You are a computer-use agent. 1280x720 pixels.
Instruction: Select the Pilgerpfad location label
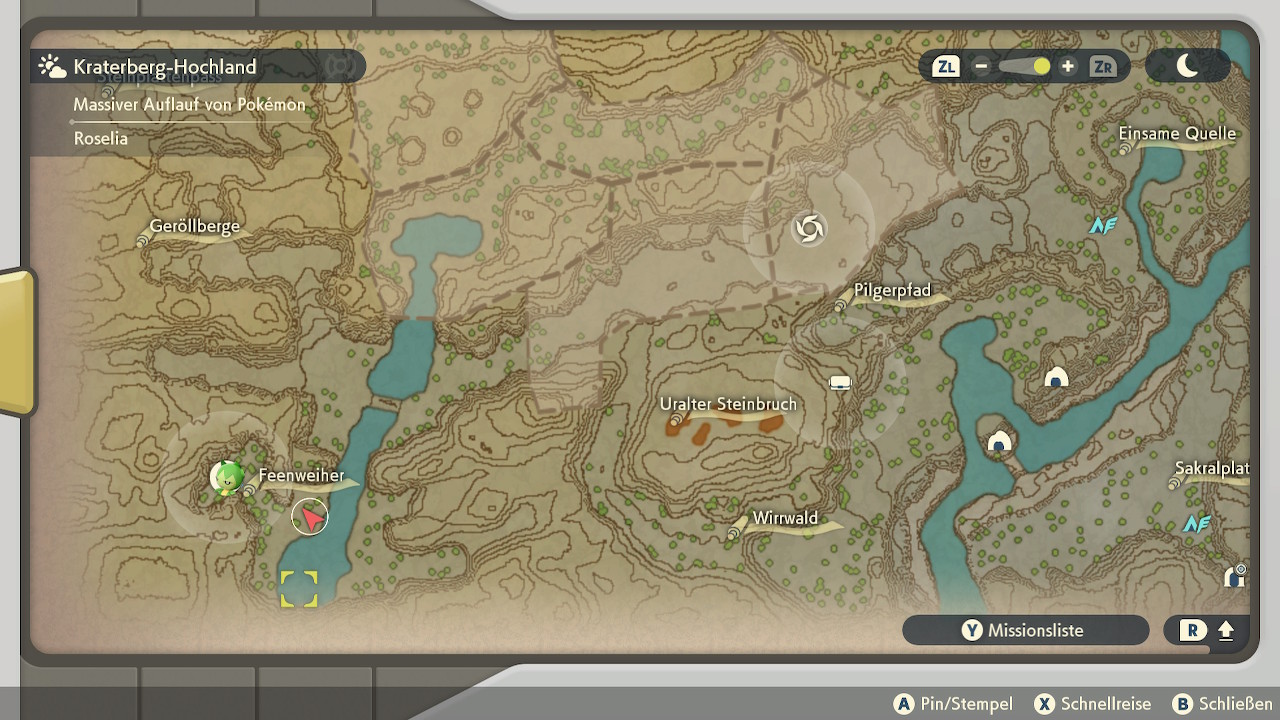point(892,291)
